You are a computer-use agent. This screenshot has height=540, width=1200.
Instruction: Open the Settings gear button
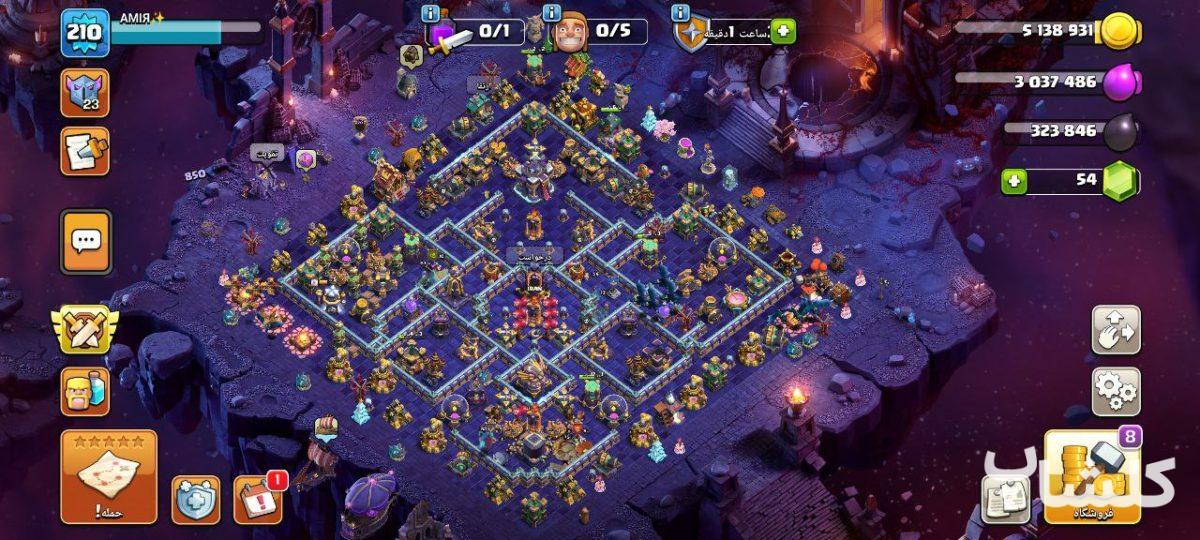pyautogui.click(x=1116, y=391)
